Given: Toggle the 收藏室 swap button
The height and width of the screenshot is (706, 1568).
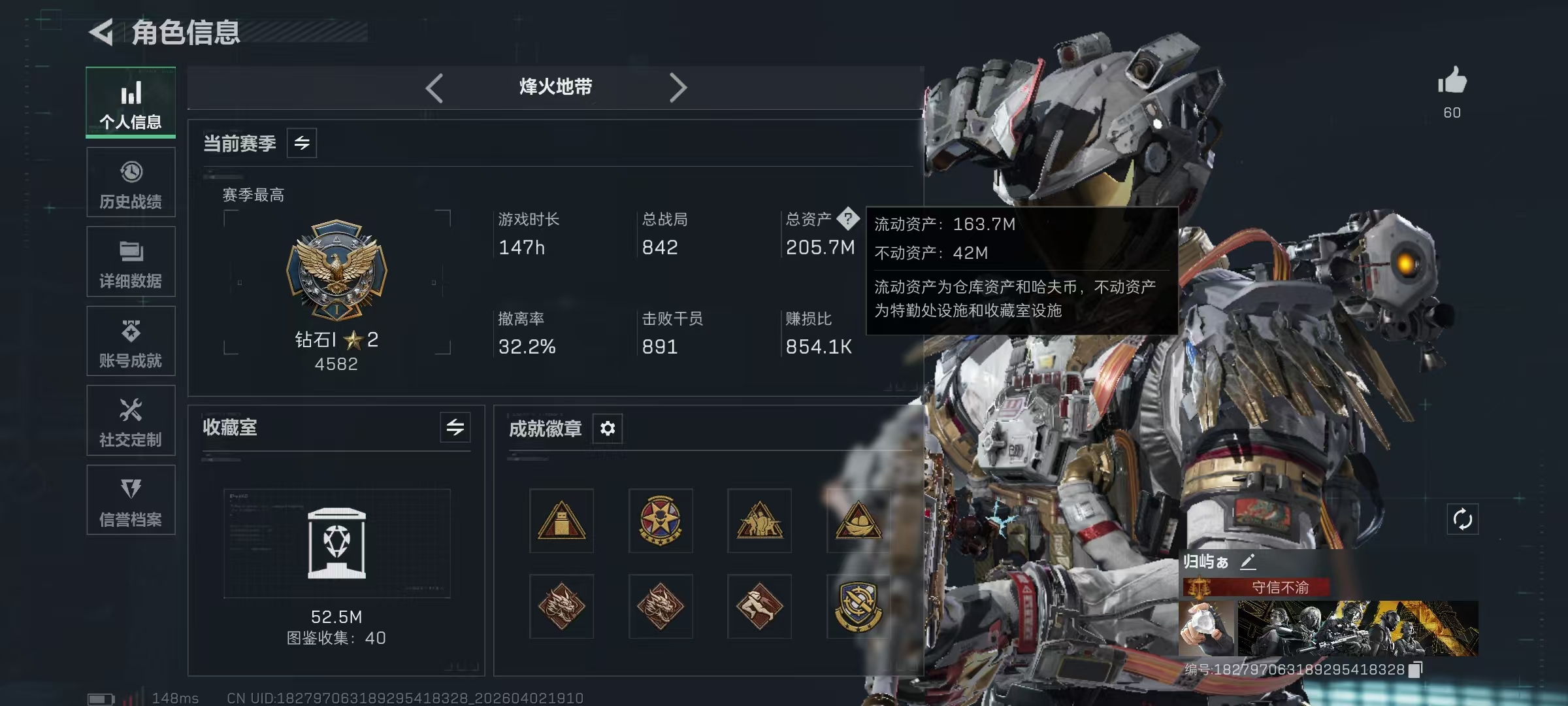Looking at the screenshot, I should coord(455,428).
